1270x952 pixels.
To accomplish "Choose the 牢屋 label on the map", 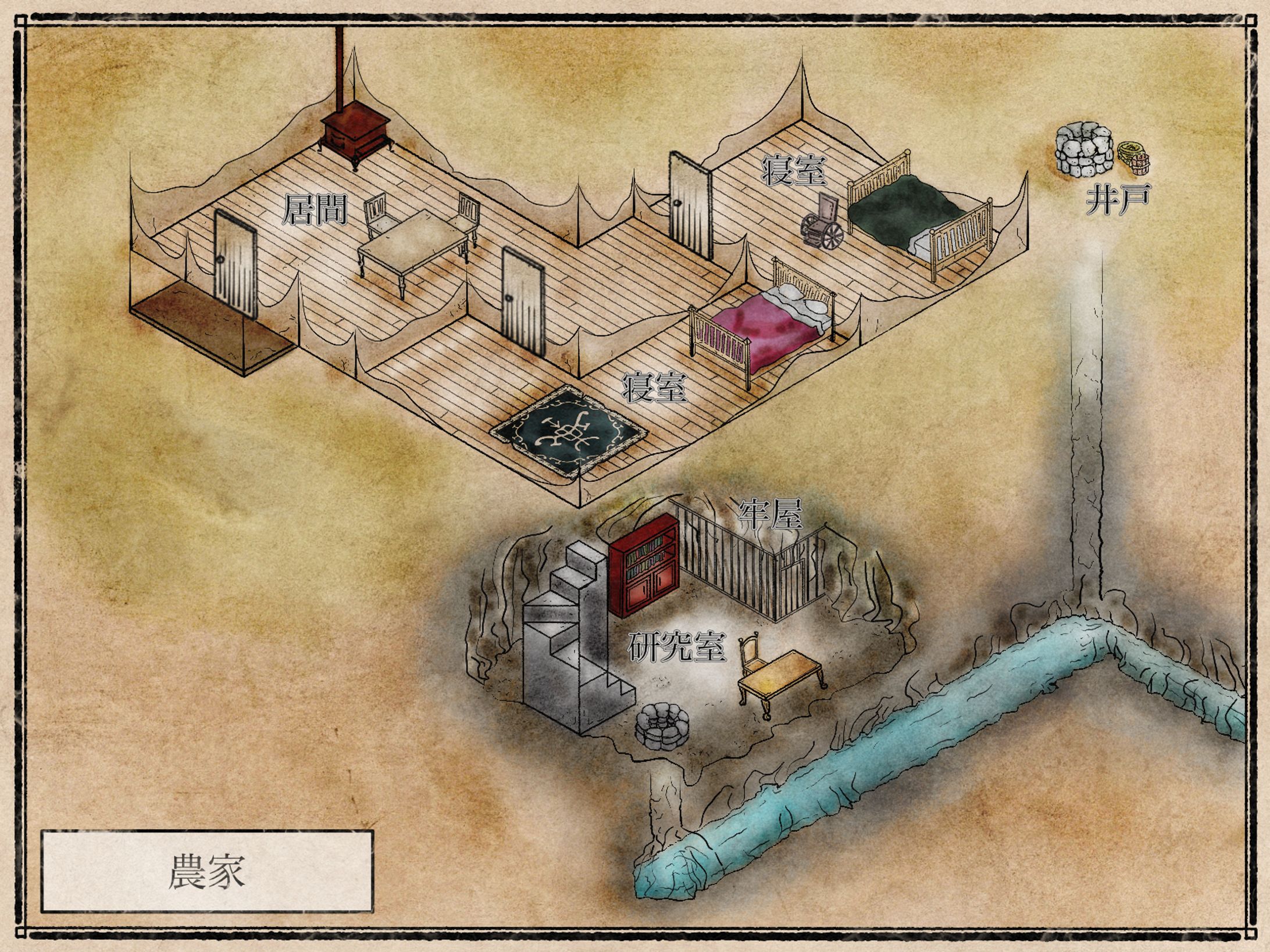I will [770, 514].
